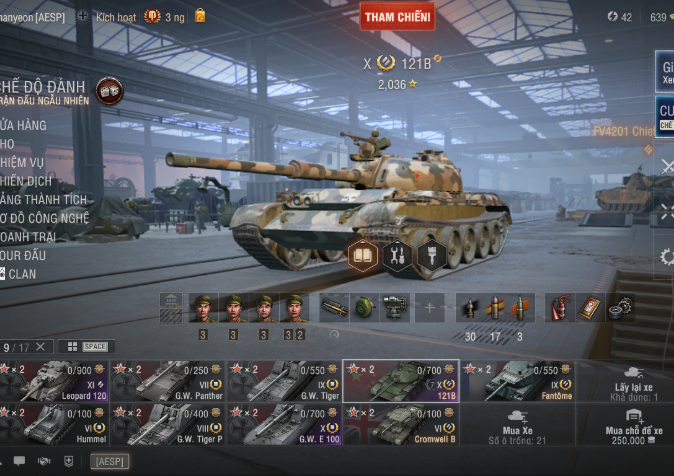Open the wrench-and-screwdriver tank maintenance hexagon

click(x=397, y=256)
